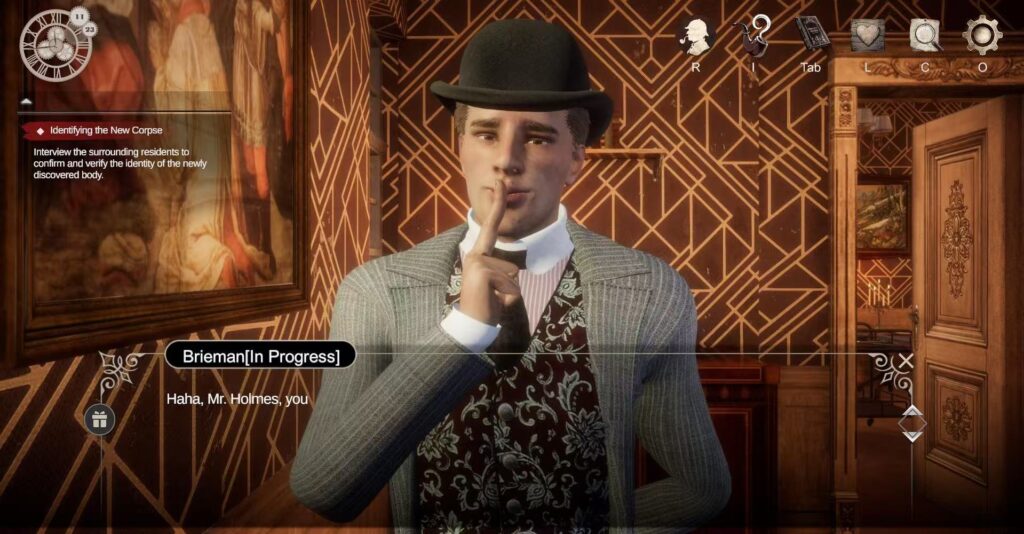Click the dialogue up-down arrows control
The height and width of the screenshot is (534, 1024).
(x=911, y=423)
